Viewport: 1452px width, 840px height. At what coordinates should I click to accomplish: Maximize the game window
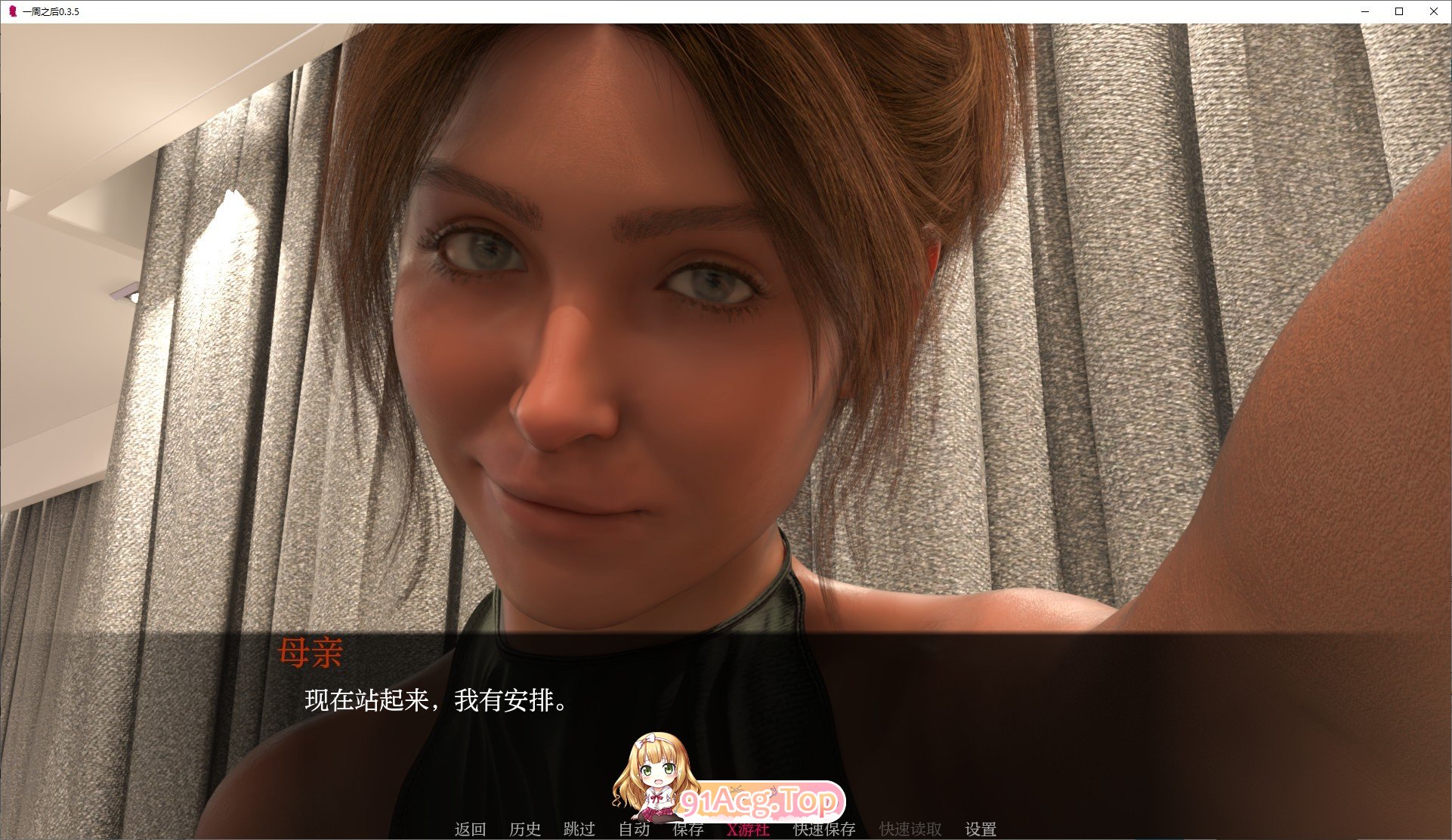tap(1398, 11)
